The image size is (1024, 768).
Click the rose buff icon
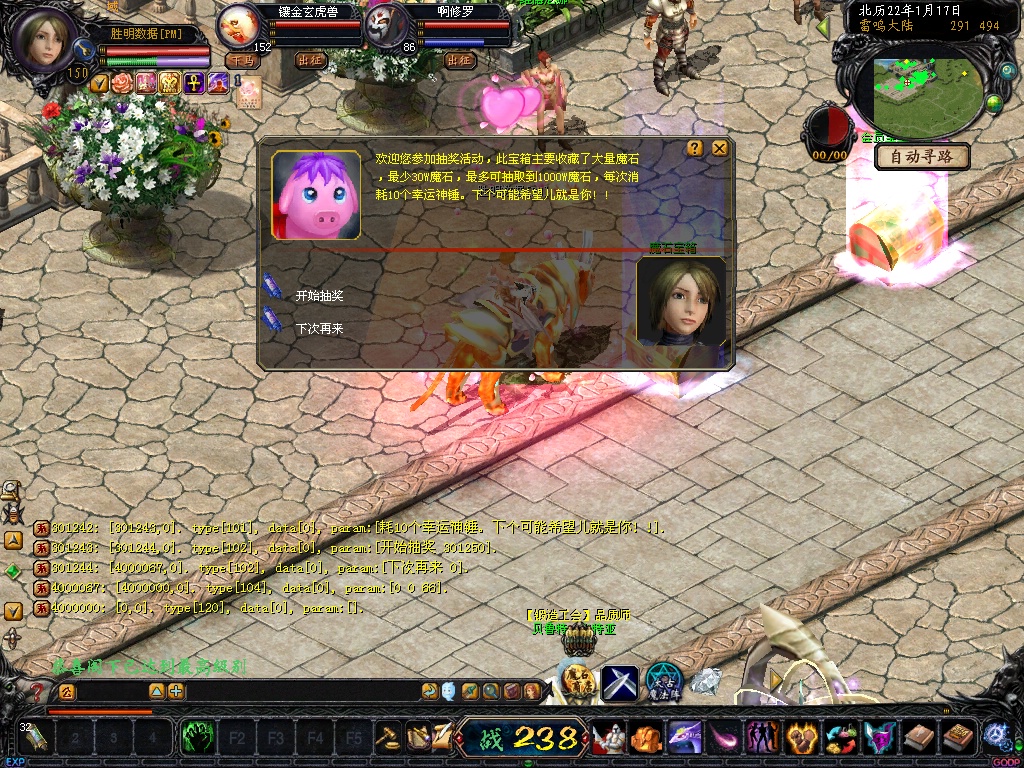coord(122,83)
